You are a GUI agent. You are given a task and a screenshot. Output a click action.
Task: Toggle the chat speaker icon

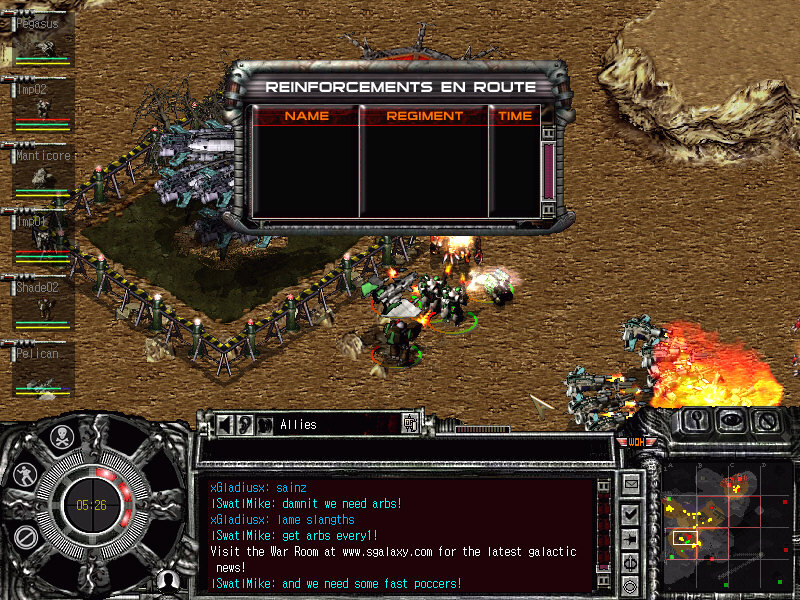click(226, 424)
